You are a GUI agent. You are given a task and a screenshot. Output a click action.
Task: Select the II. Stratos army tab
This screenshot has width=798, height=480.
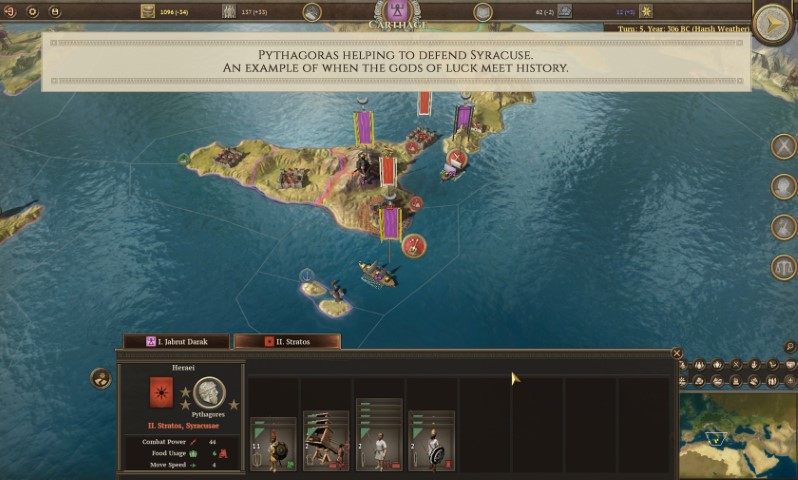287,341
